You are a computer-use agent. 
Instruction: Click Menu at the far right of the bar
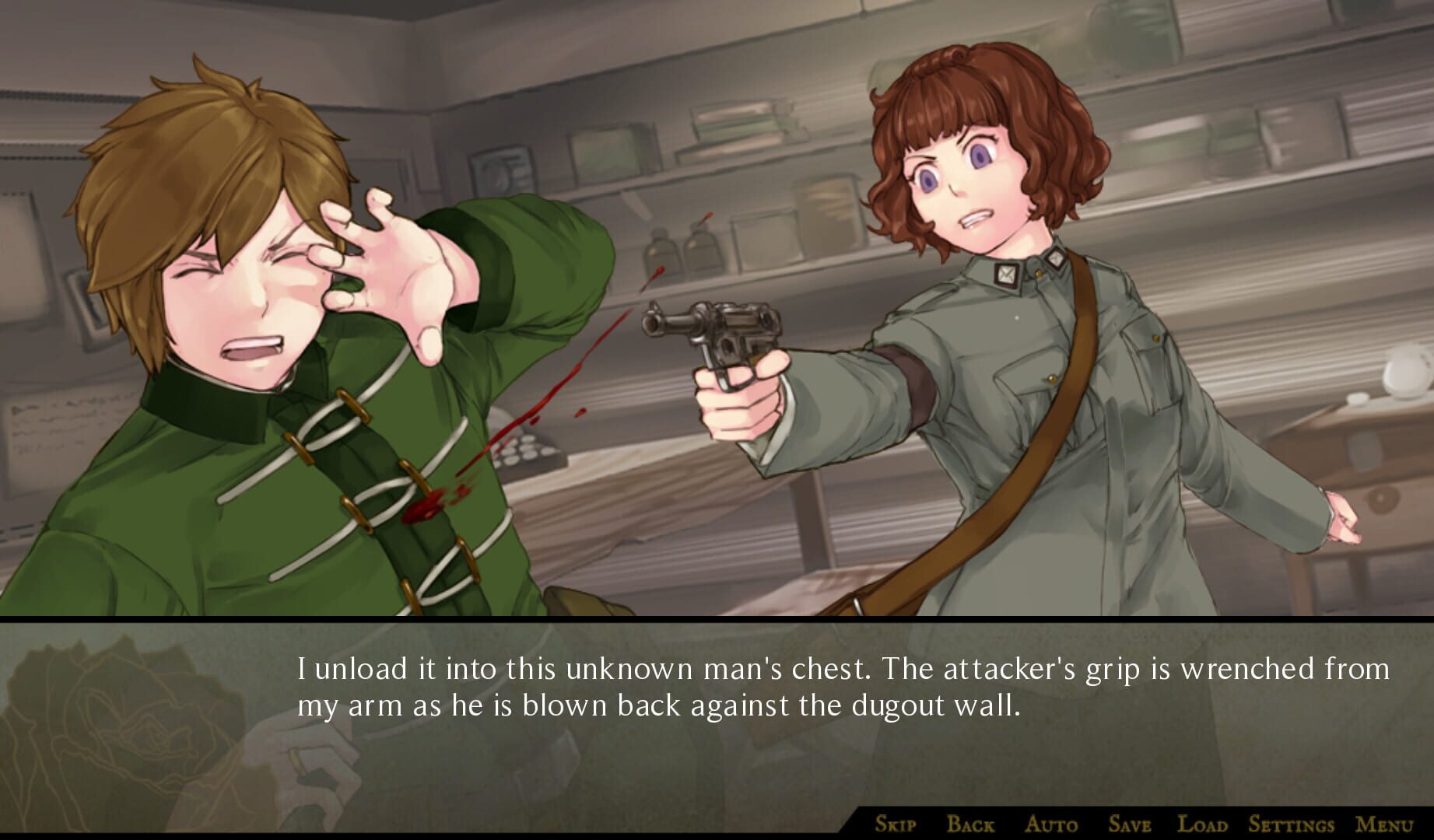pyautogui.click(x=1386, y=827)
